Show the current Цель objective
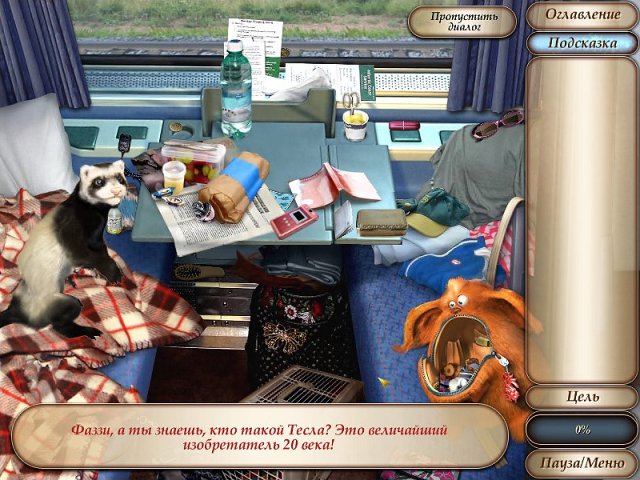Screen dimensions: 640x480 pos(581,397)
